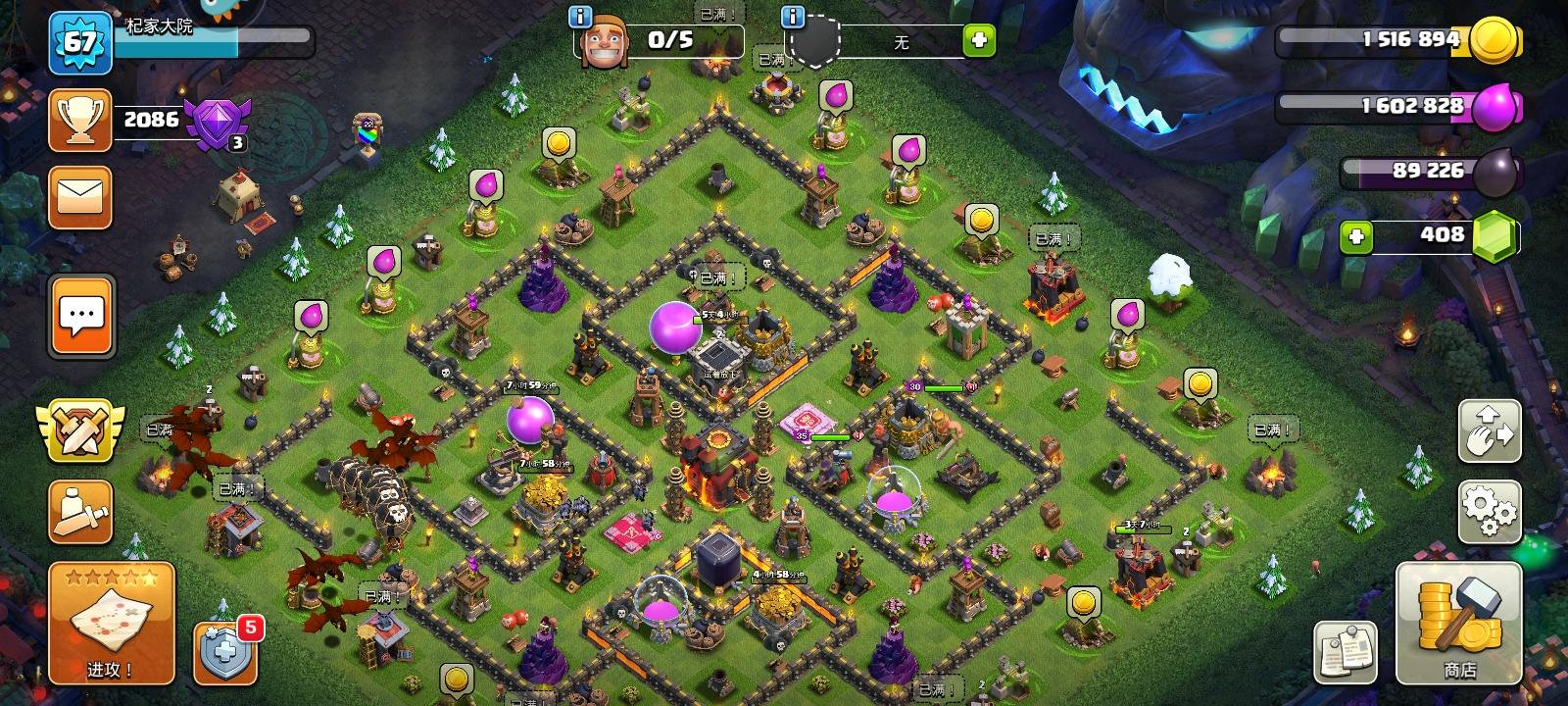Click the builder info (i) button

tap(580, 16)
